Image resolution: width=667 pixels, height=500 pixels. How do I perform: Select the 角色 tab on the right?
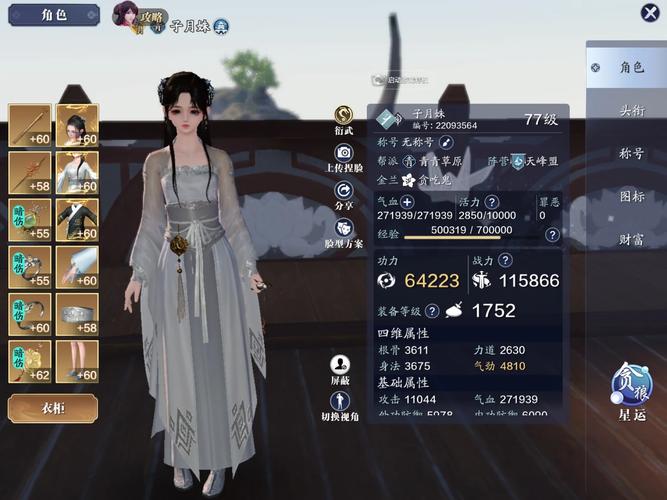click(x=631, y=67)
